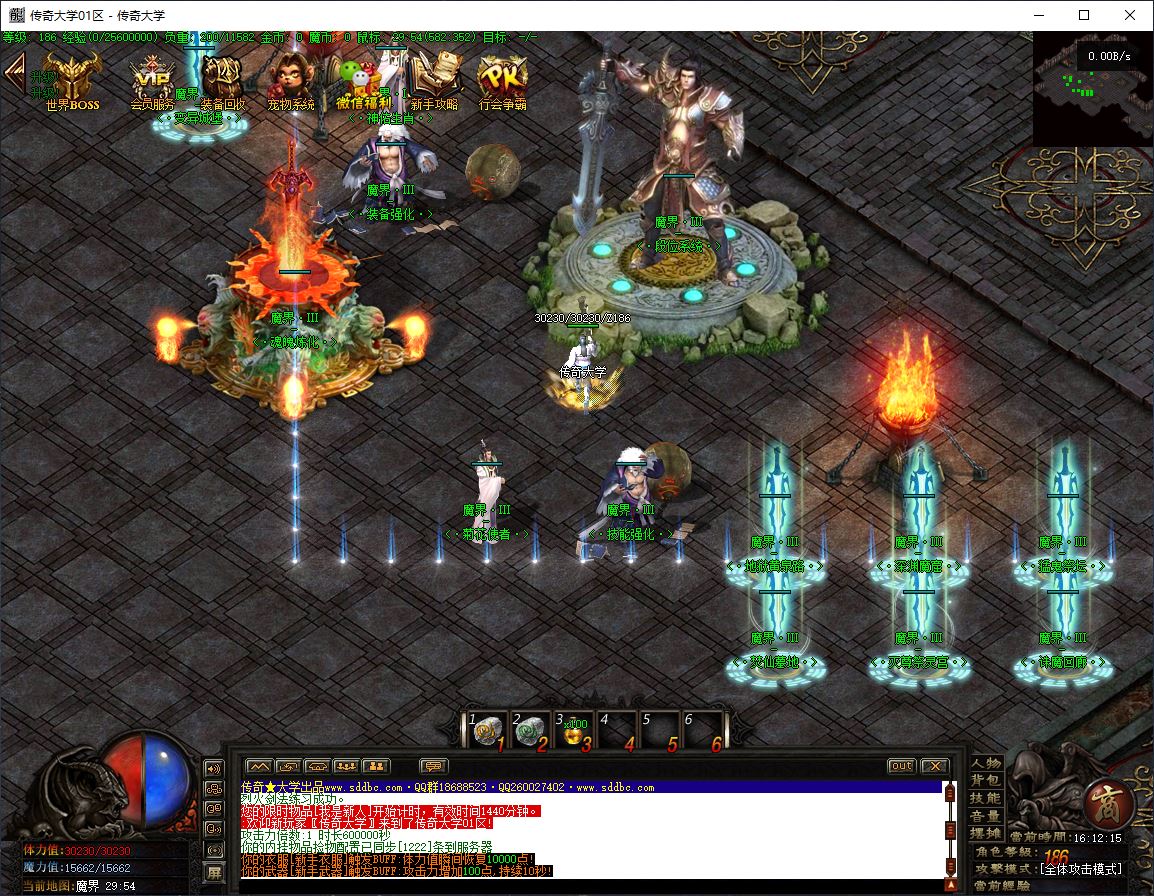Open the 背包 backpack
Viewport: 1154px width, 896px height.
pos(985,780)
